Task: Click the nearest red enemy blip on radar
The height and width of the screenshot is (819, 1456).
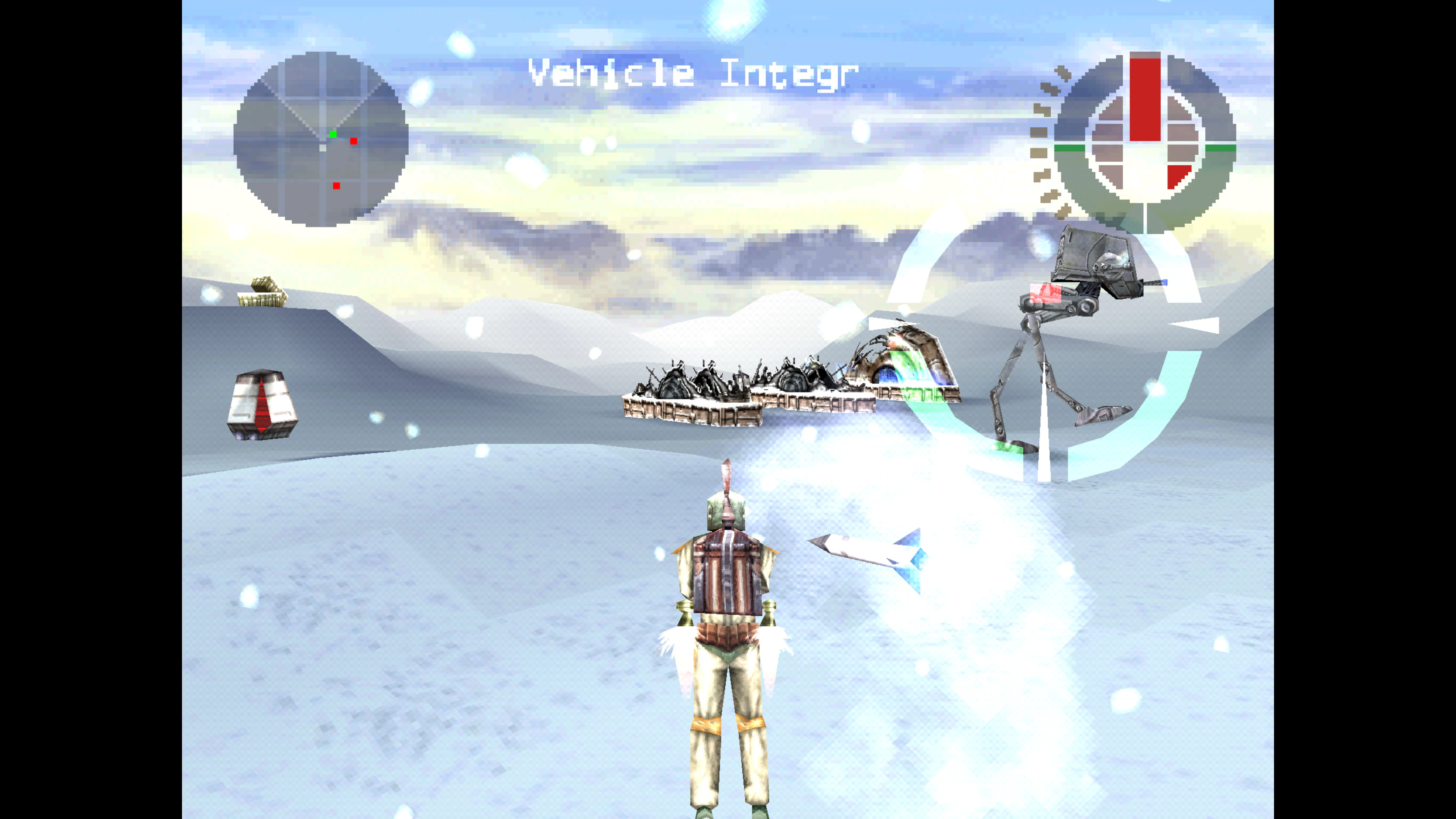Action: click(353, 141)
